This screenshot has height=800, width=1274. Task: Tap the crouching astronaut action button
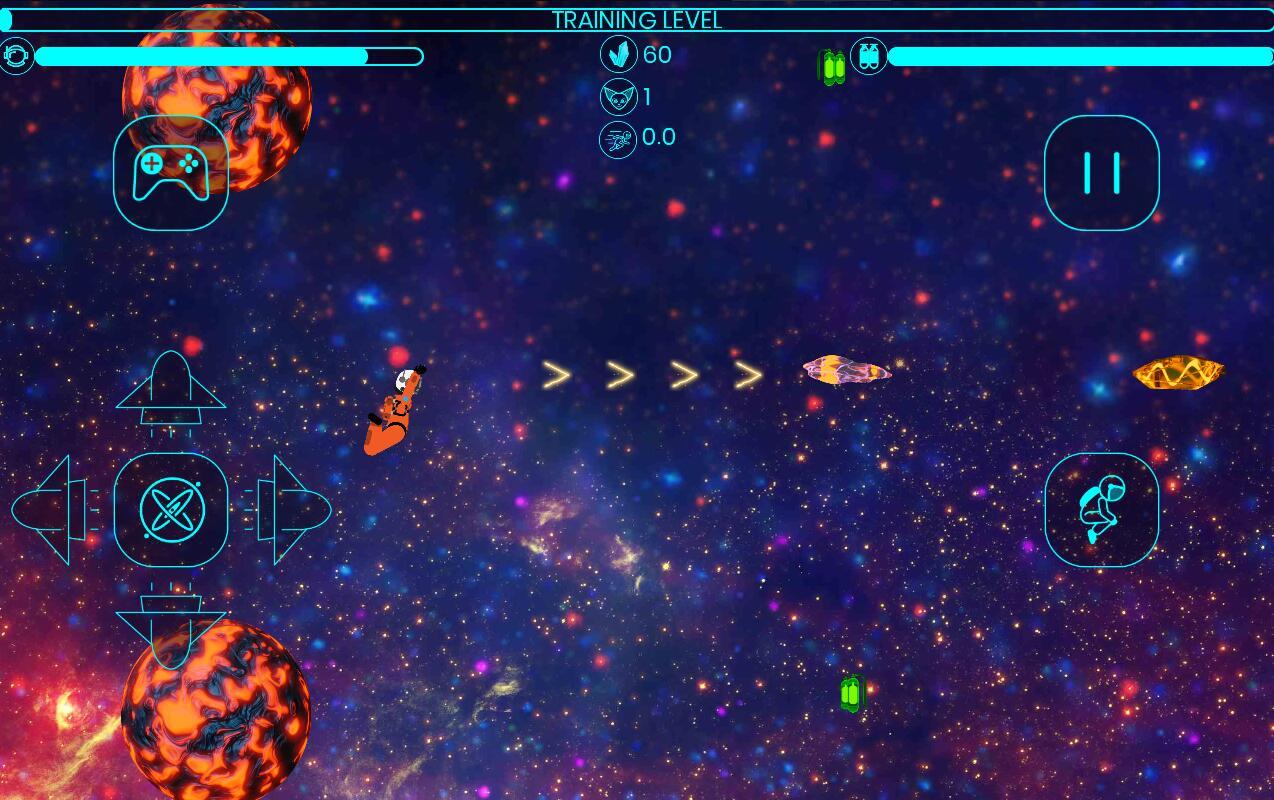pos(1101,510)
